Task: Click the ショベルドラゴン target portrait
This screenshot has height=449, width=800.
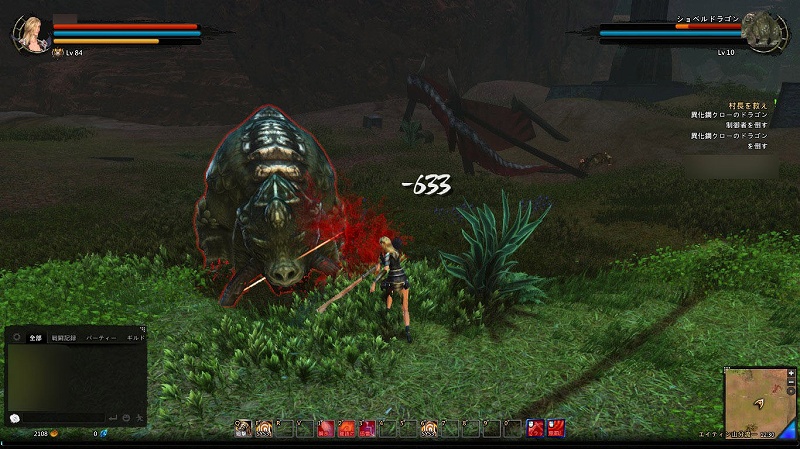Action: [x=761, y=31]
